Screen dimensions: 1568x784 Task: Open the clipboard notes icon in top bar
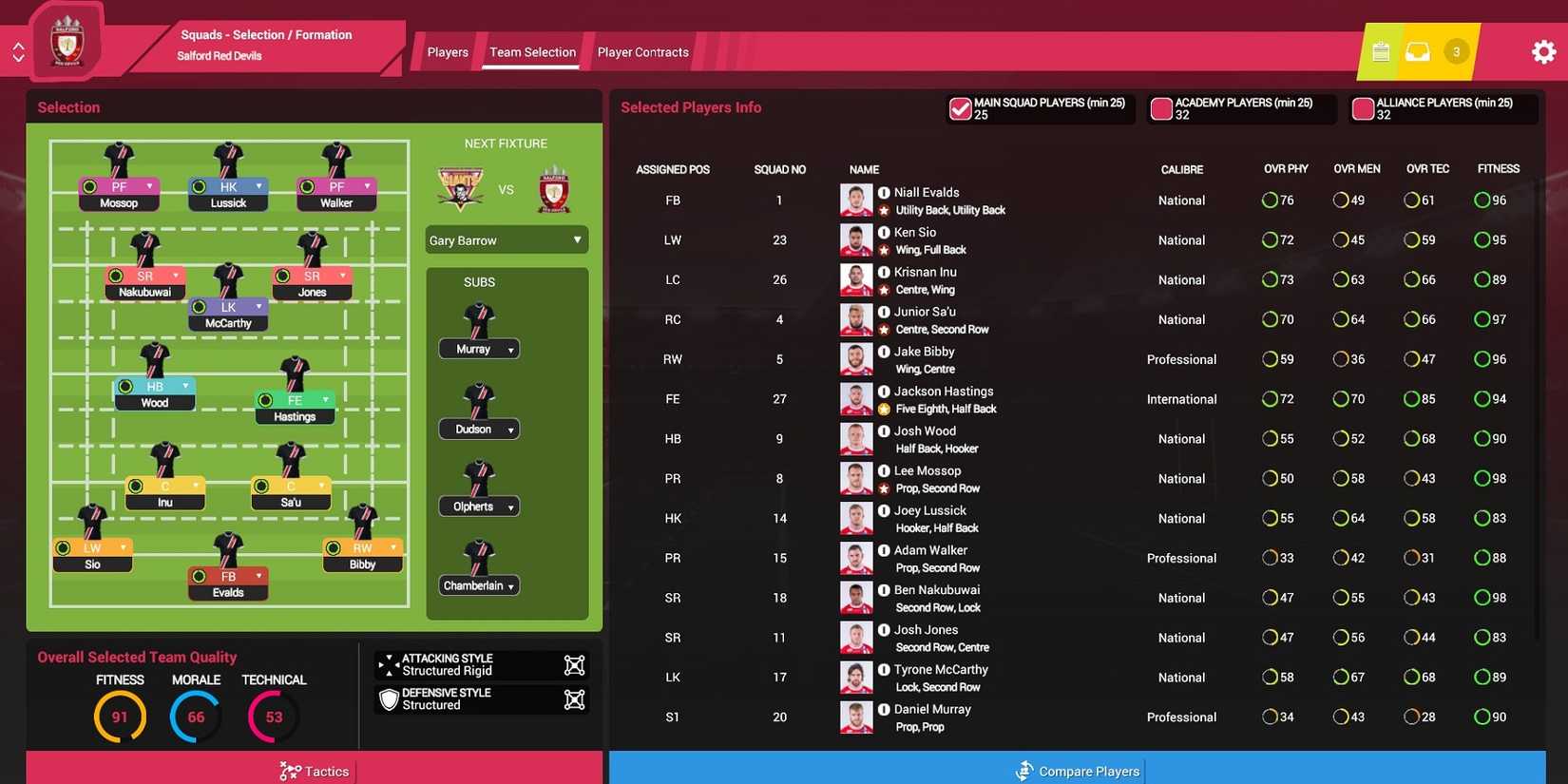[1380, 51]
